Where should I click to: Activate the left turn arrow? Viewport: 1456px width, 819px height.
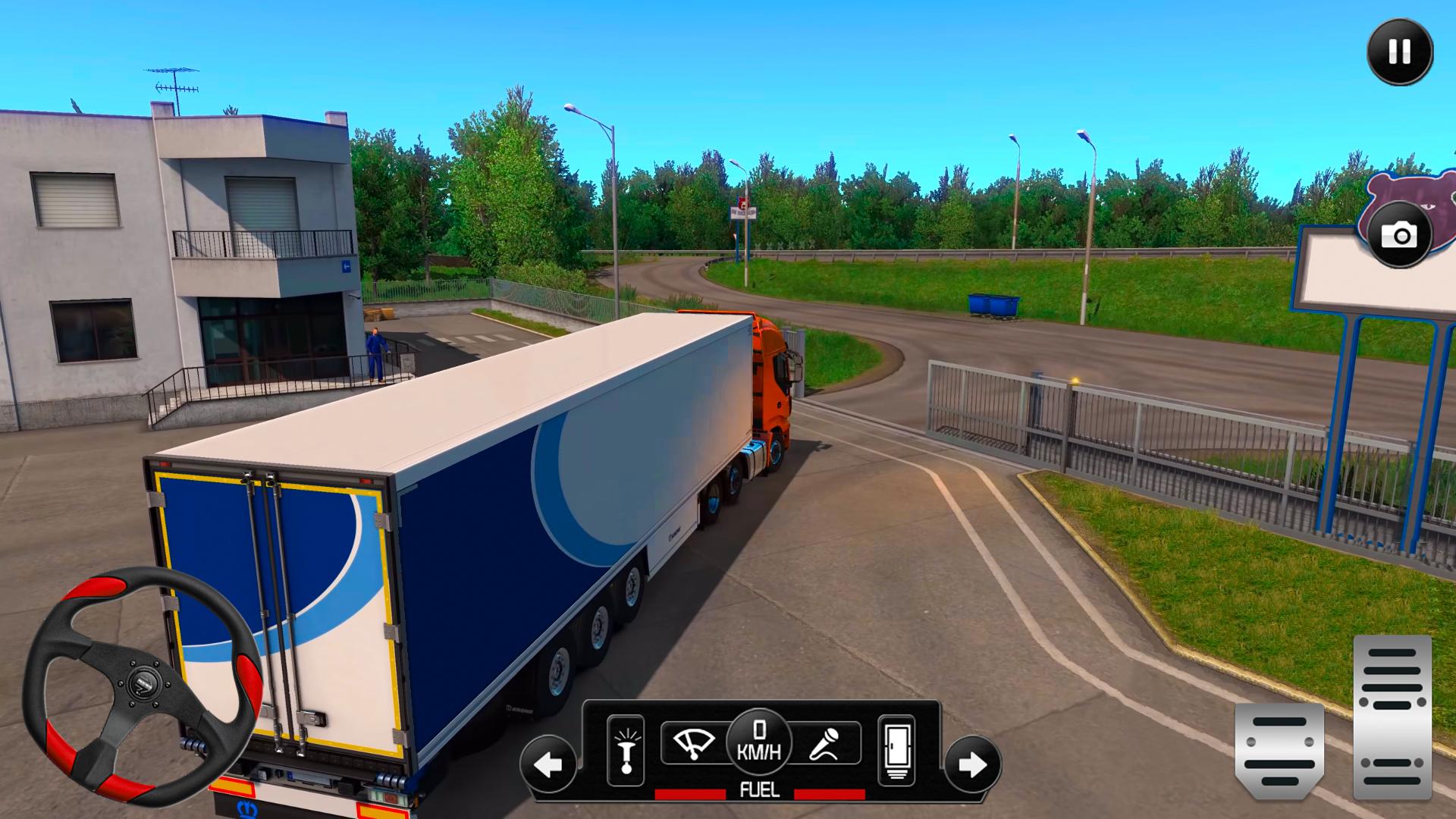coord(548,764)
